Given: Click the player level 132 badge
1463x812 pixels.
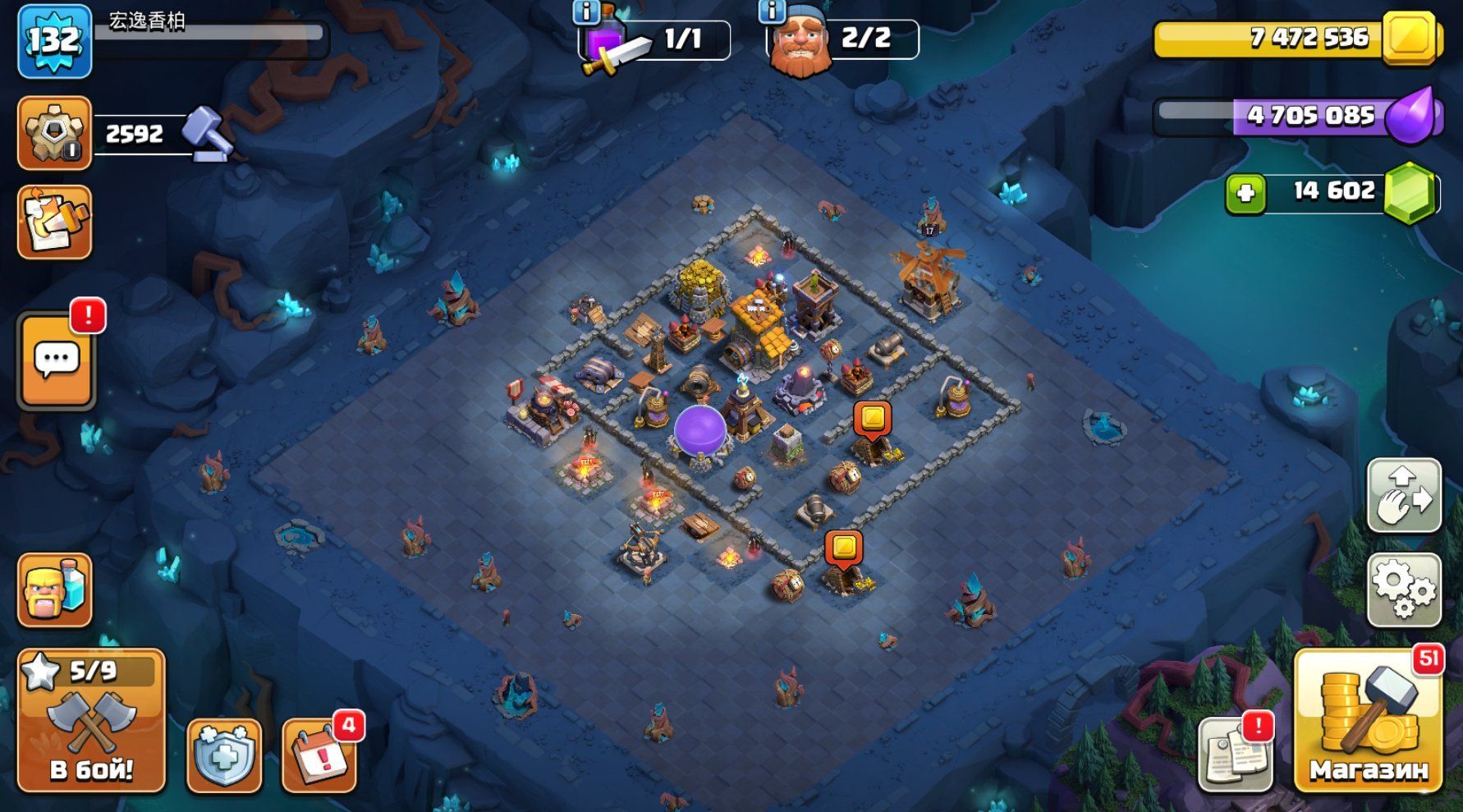Looking at the screenshot, I should coord(54,40).
